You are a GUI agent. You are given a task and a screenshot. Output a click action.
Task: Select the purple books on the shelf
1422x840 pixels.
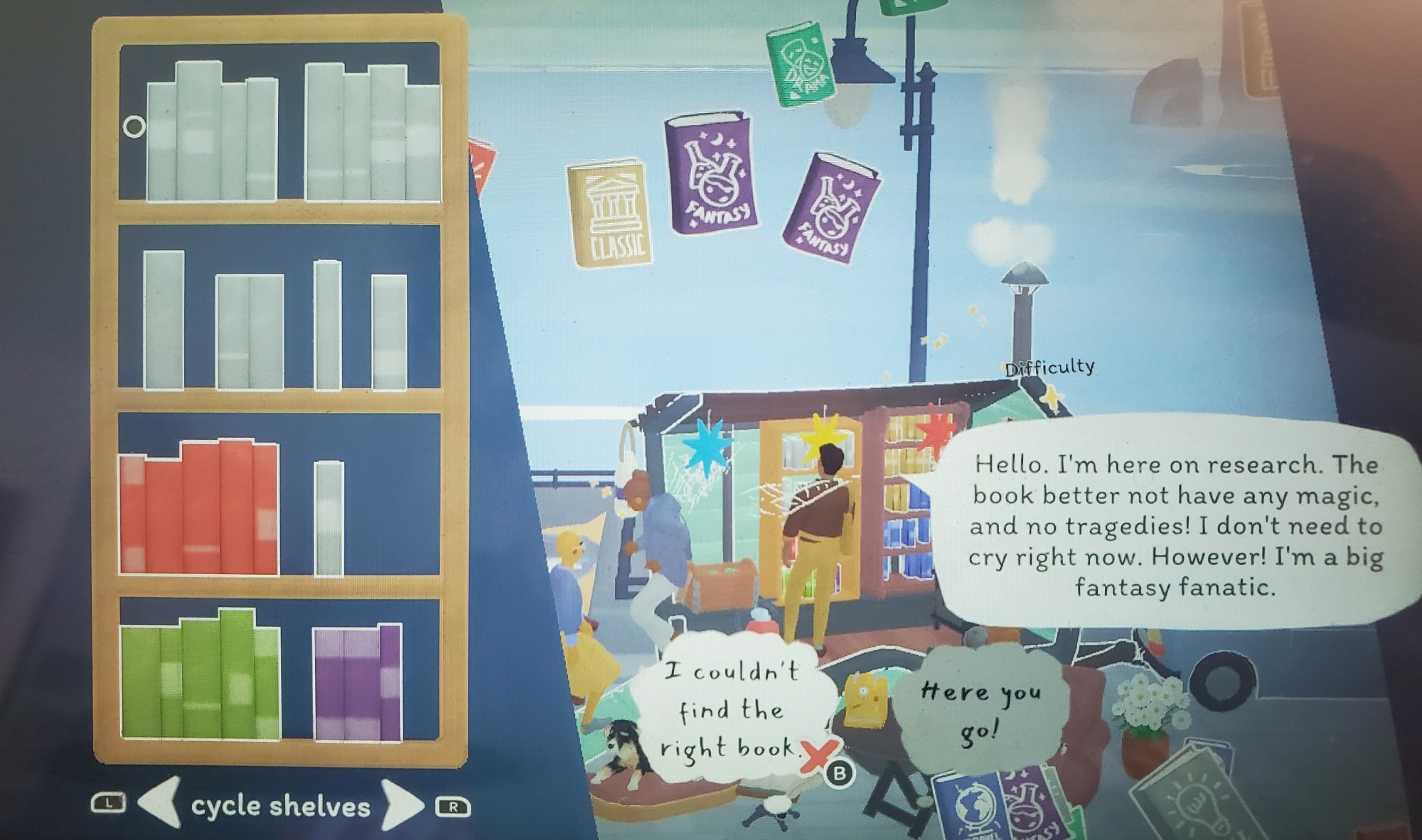click(358, 683)
